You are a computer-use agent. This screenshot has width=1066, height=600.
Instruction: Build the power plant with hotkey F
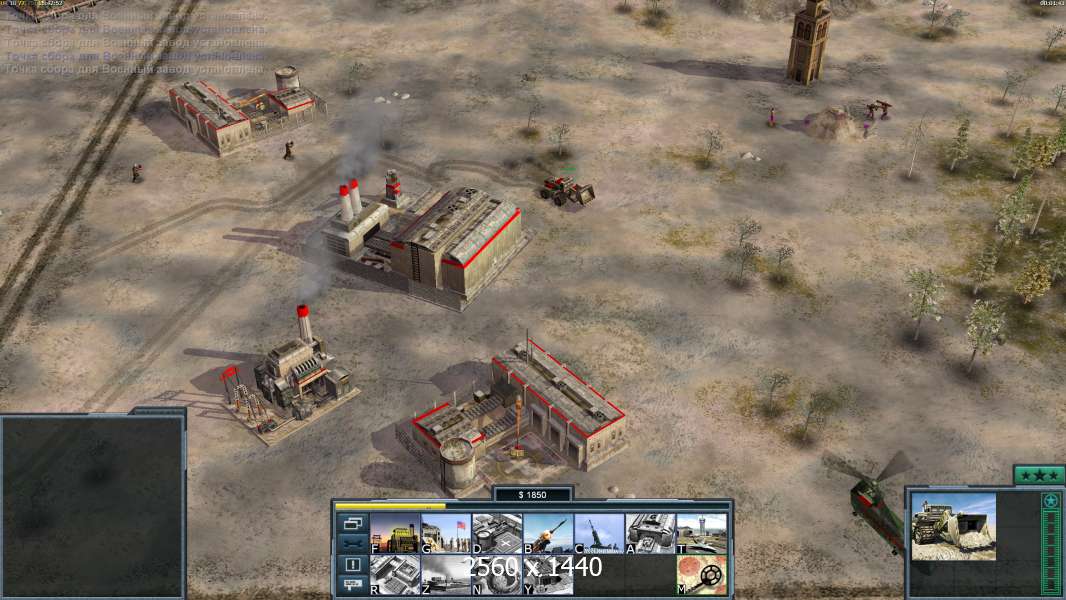(395, 534)
